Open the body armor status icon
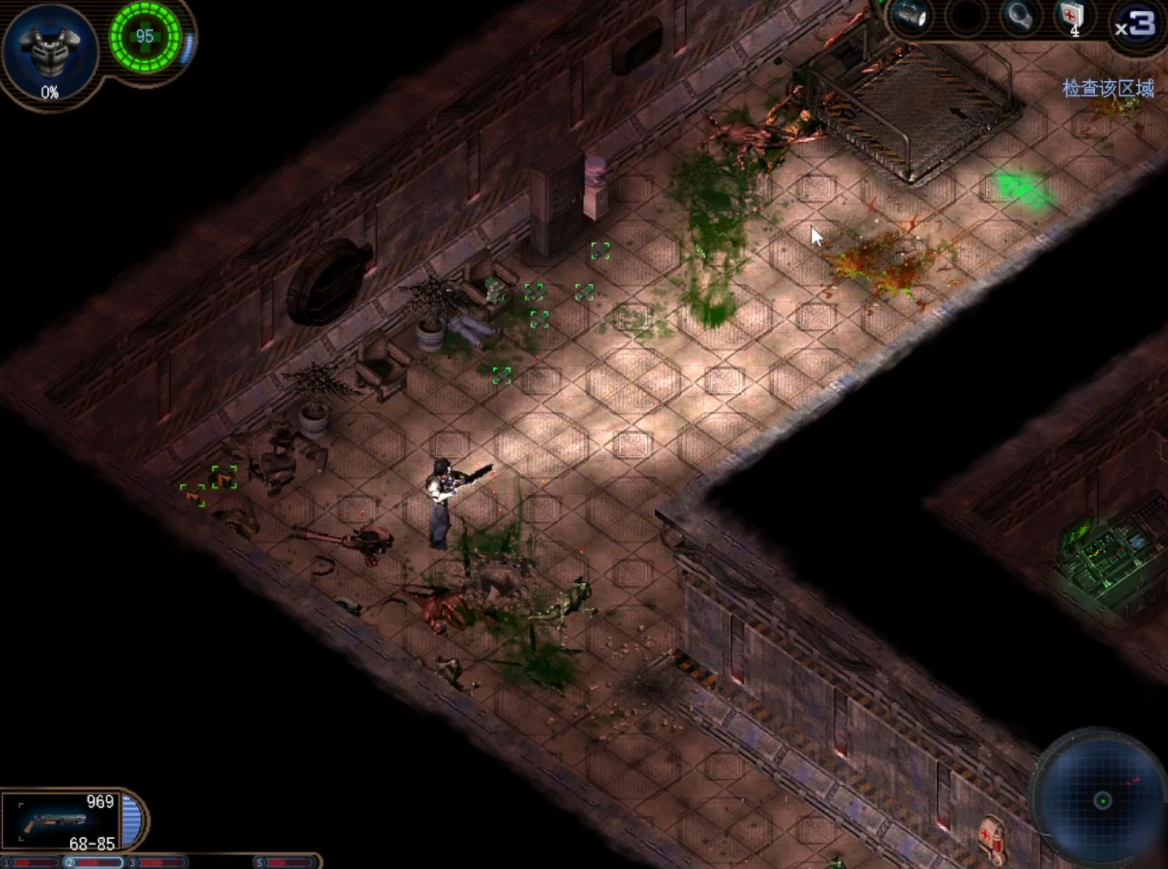1168x869 pixels. point(49,50)
